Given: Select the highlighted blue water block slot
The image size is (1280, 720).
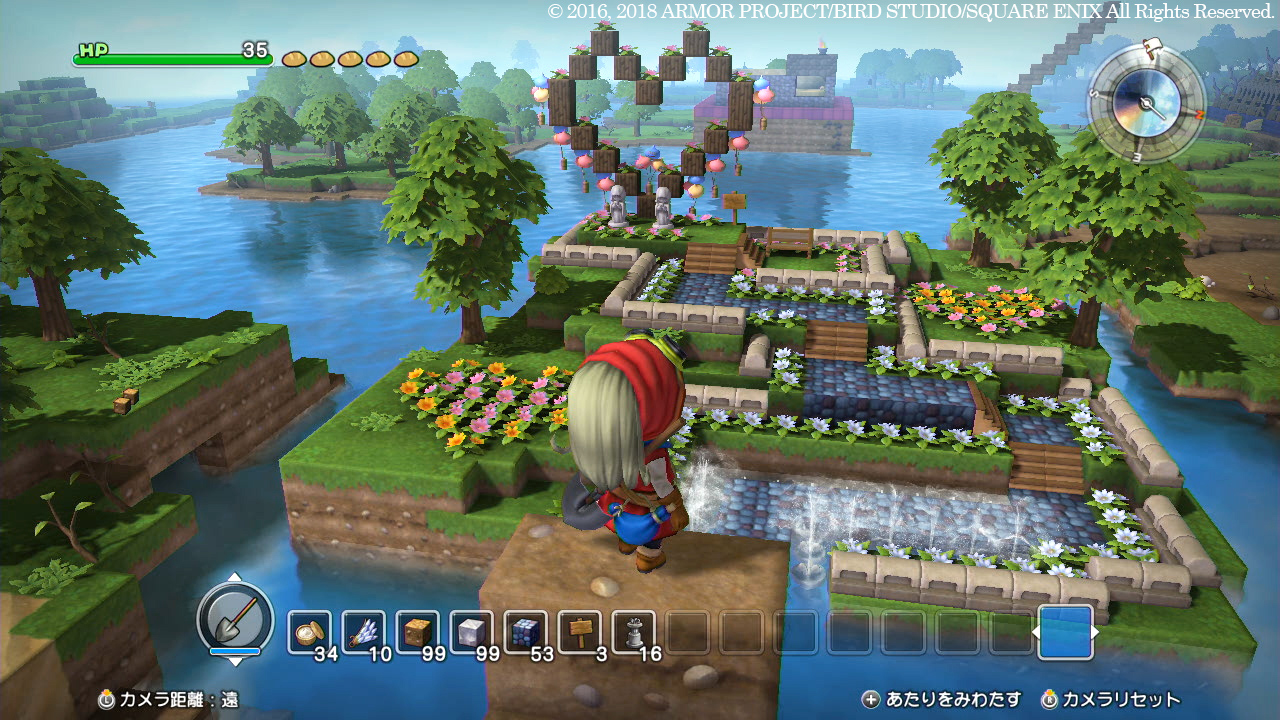Looking at the screenshot, I should [x=1065, y=632].
